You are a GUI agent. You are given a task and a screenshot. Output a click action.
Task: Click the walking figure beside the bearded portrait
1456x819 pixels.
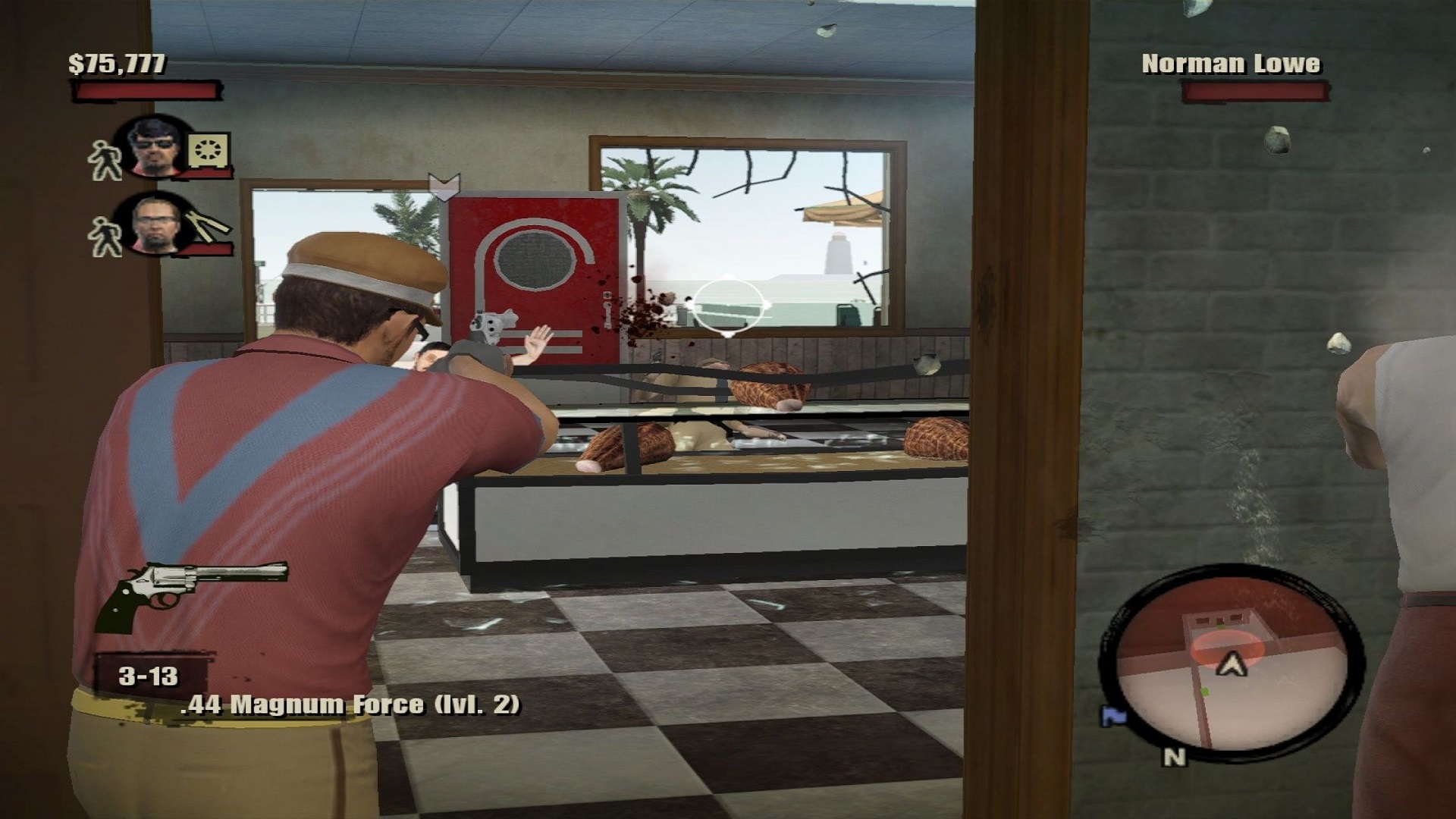tap(105, 236)
